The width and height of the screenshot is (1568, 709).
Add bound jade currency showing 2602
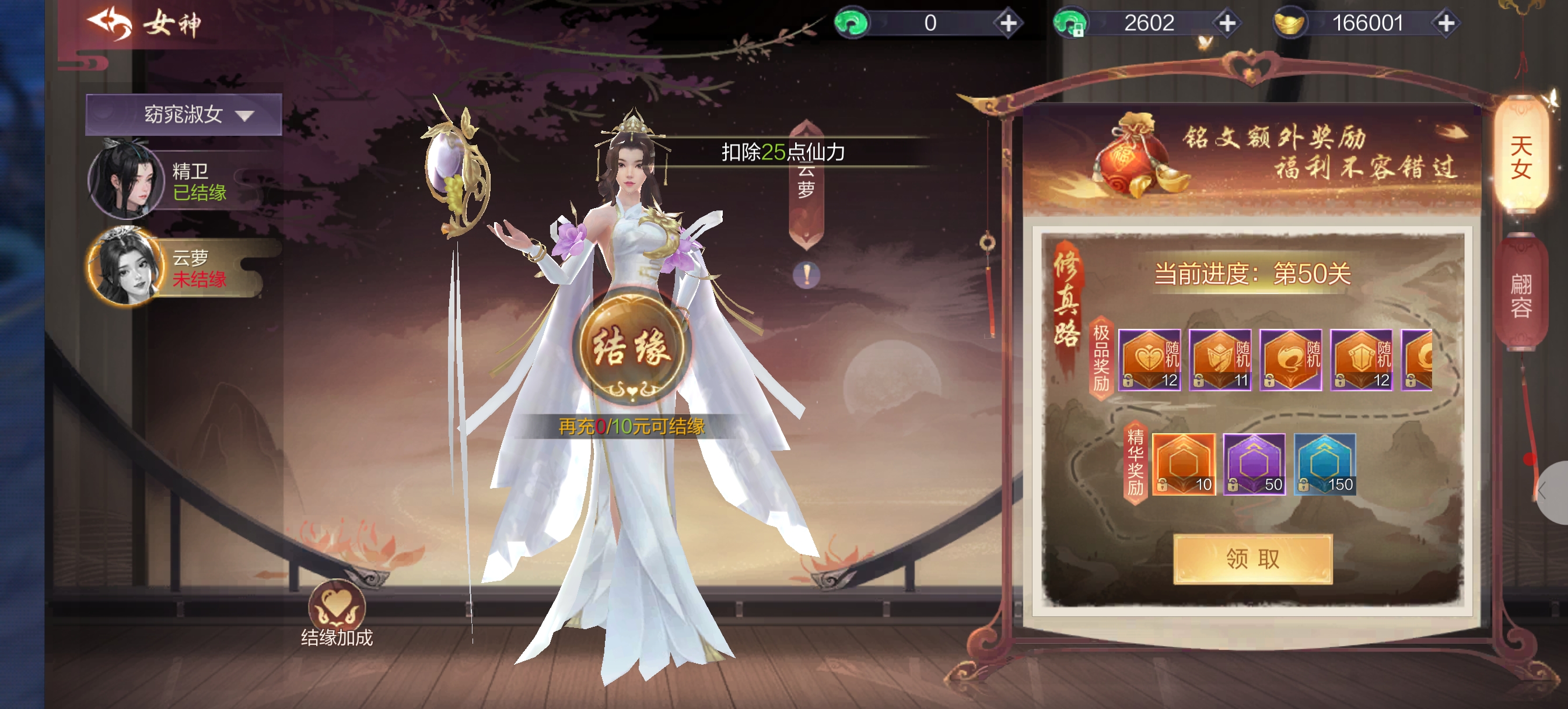point(1227,23)
